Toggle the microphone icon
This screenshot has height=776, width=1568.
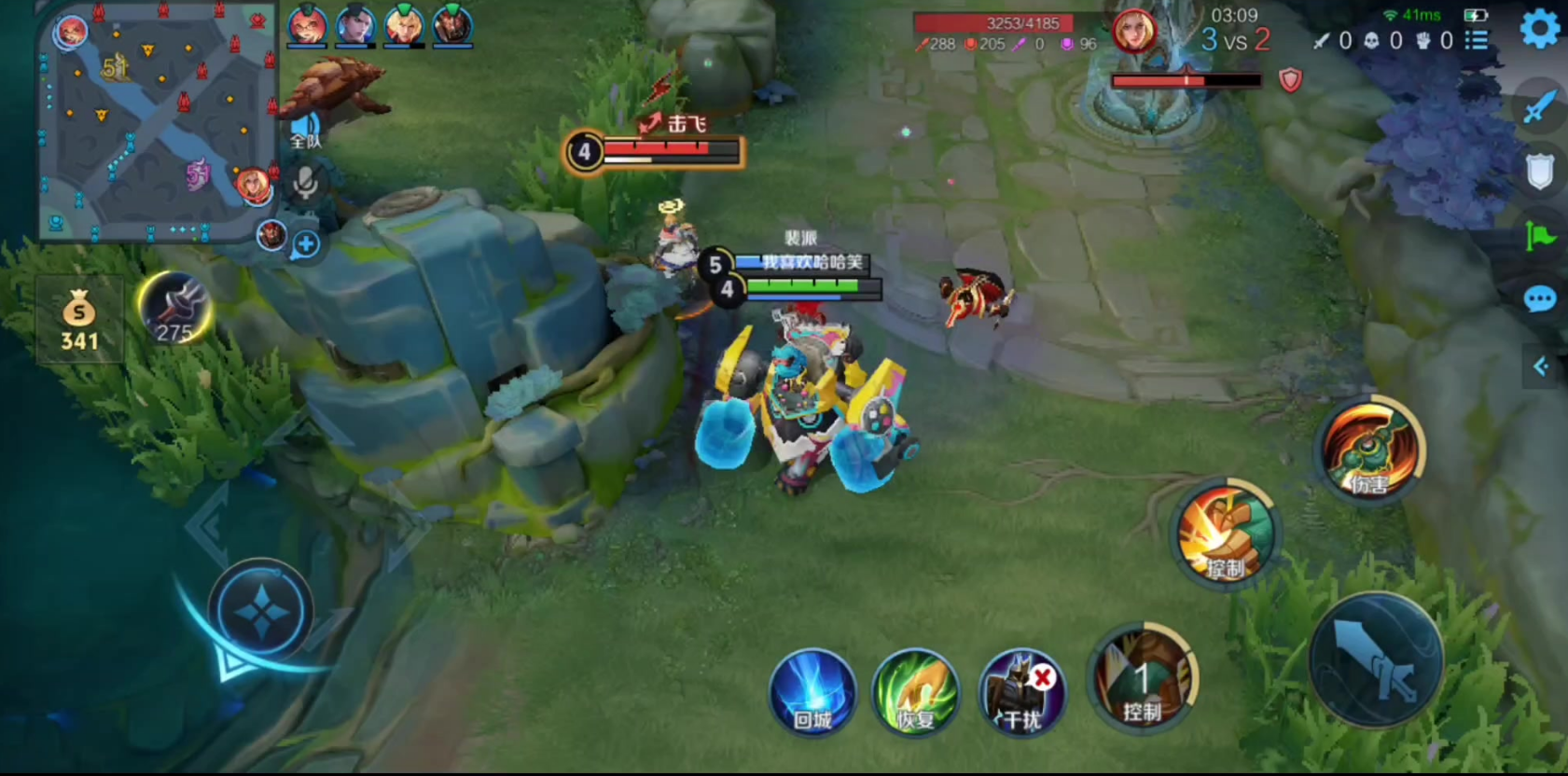[x=304, y=183]
